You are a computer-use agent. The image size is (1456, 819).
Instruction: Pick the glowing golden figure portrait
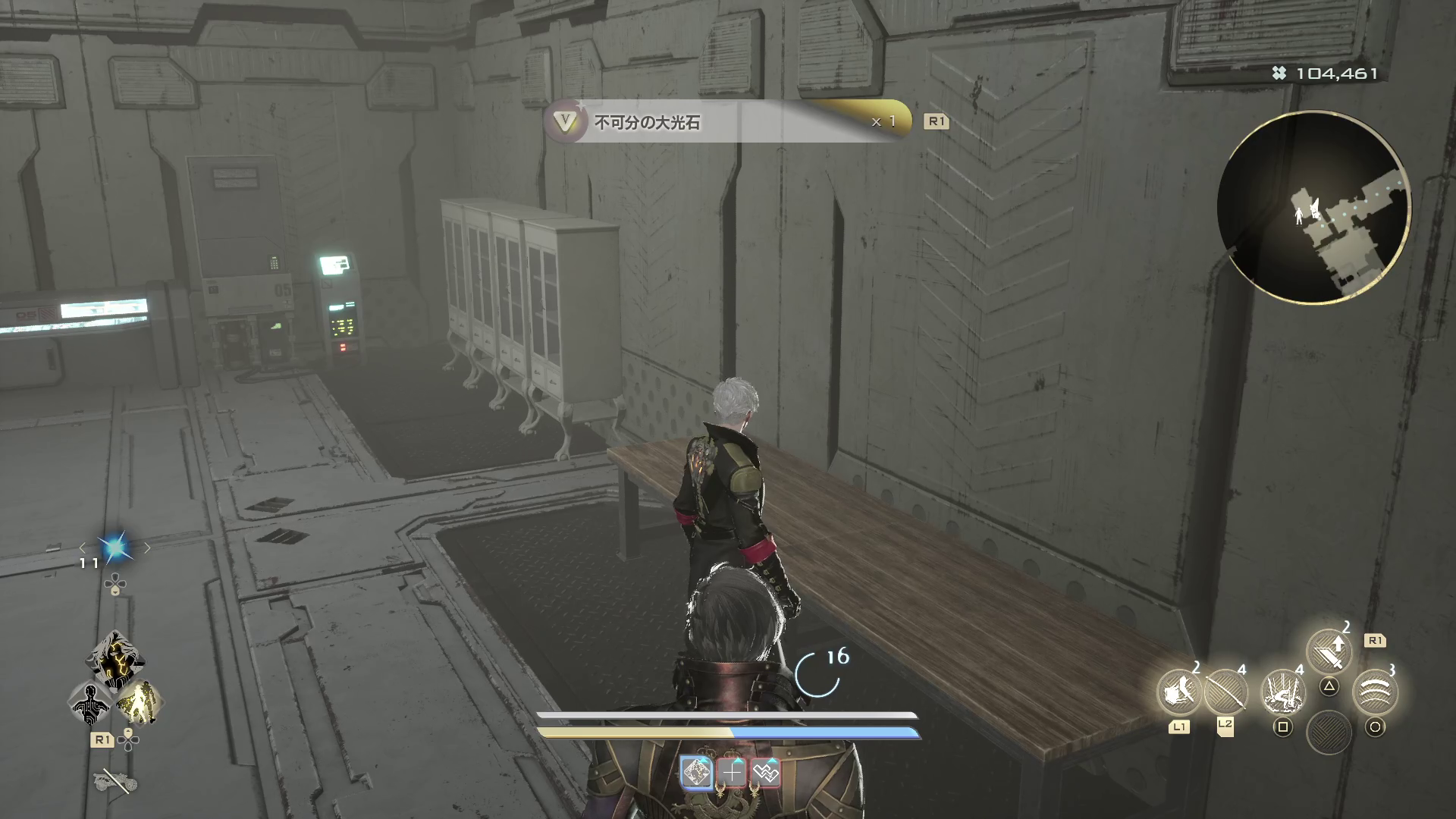pos(140,701)
